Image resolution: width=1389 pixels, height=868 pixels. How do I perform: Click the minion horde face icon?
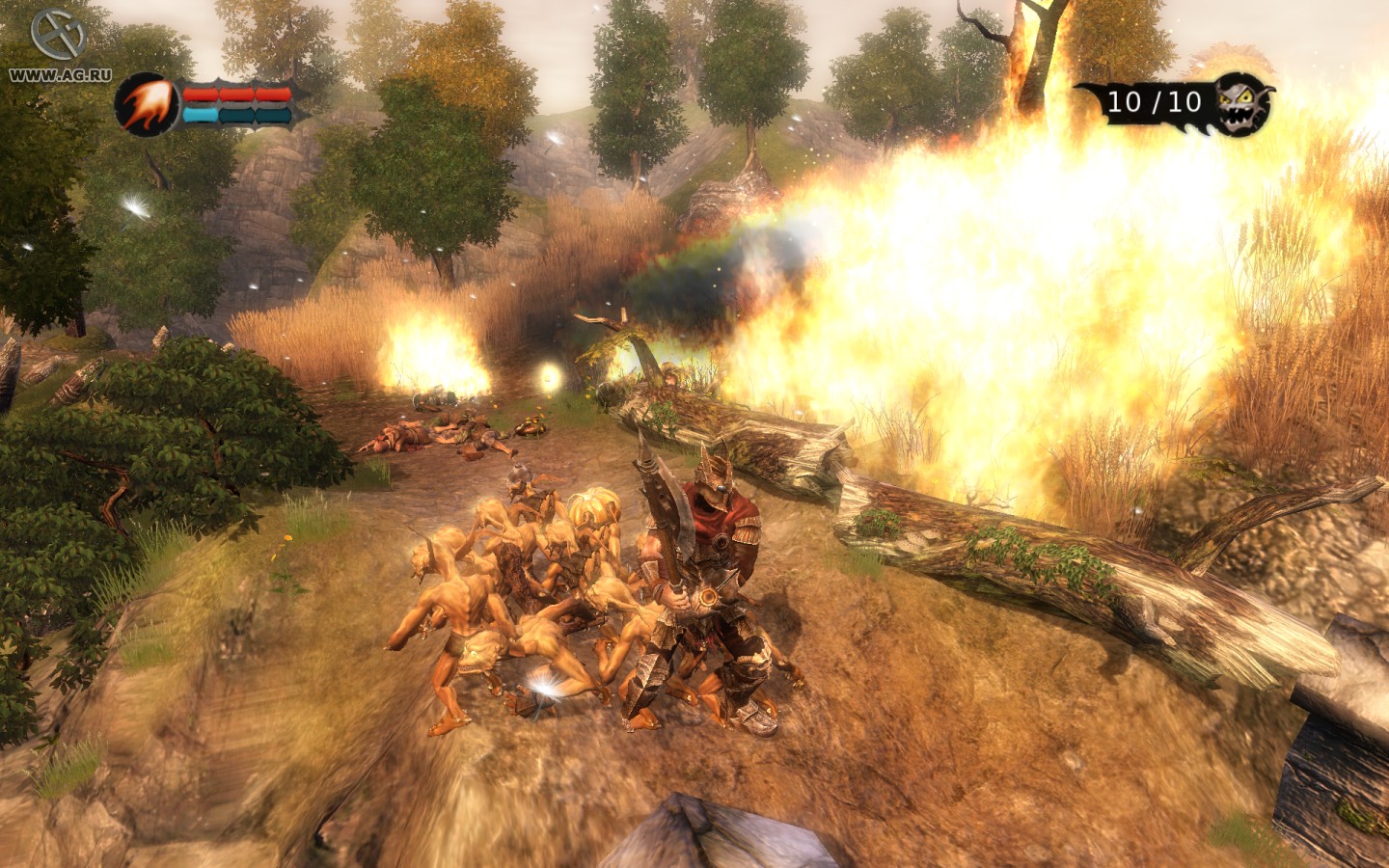[1241, 103]
